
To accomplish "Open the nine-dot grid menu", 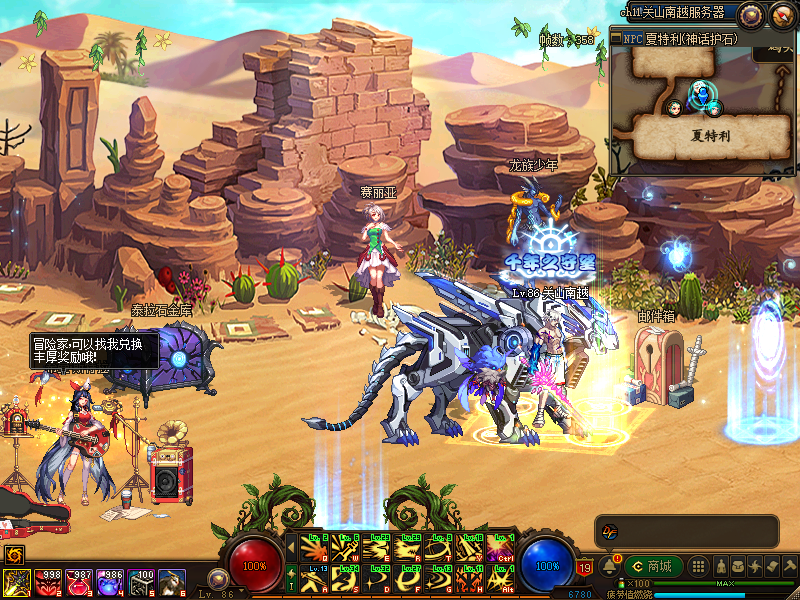I will coord(700,566).
